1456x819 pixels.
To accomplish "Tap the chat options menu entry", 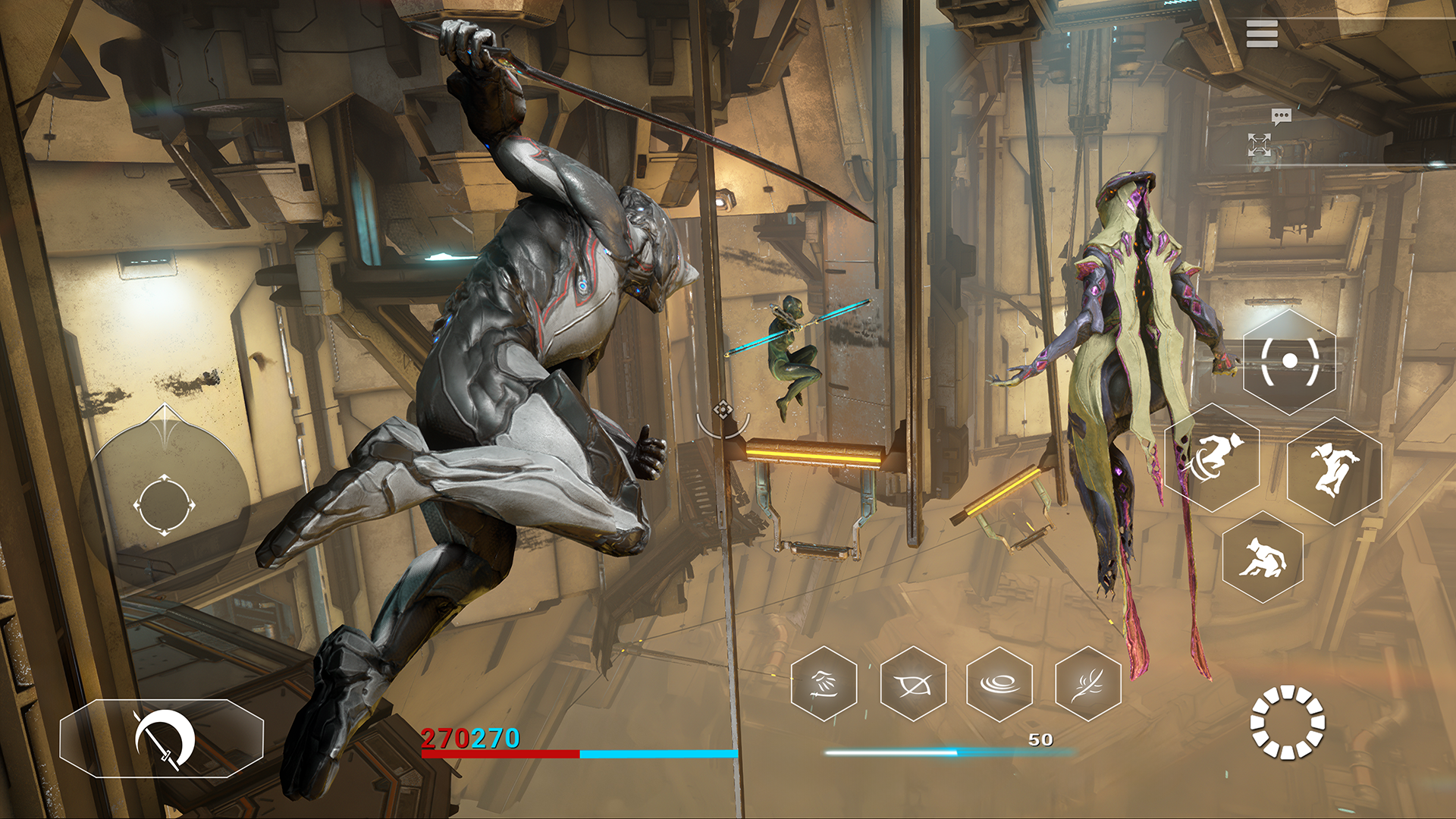I will pyautogui.click(x=1281, y=115).
